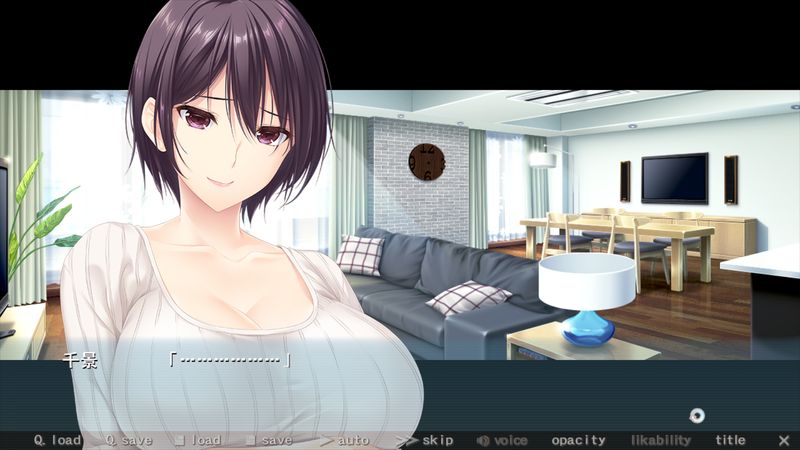Open the save menu
The width and height of the screenshot is (800, 450).
[x=269, y=440]
